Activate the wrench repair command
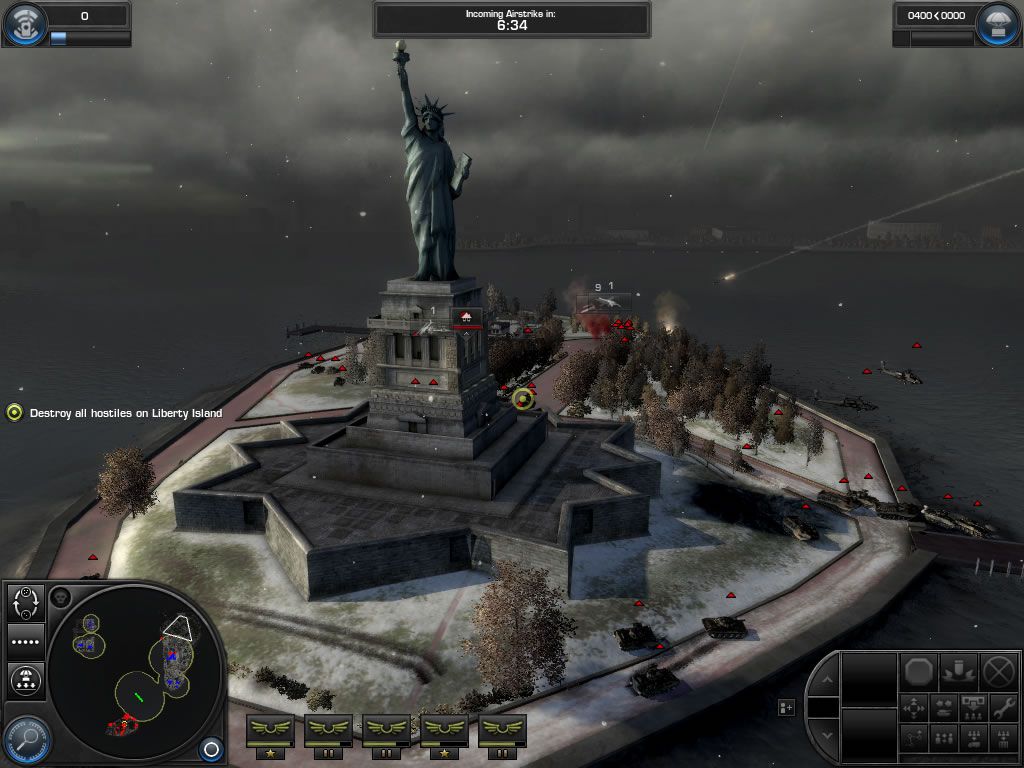1024x768 pixels. coord(1003,708)
